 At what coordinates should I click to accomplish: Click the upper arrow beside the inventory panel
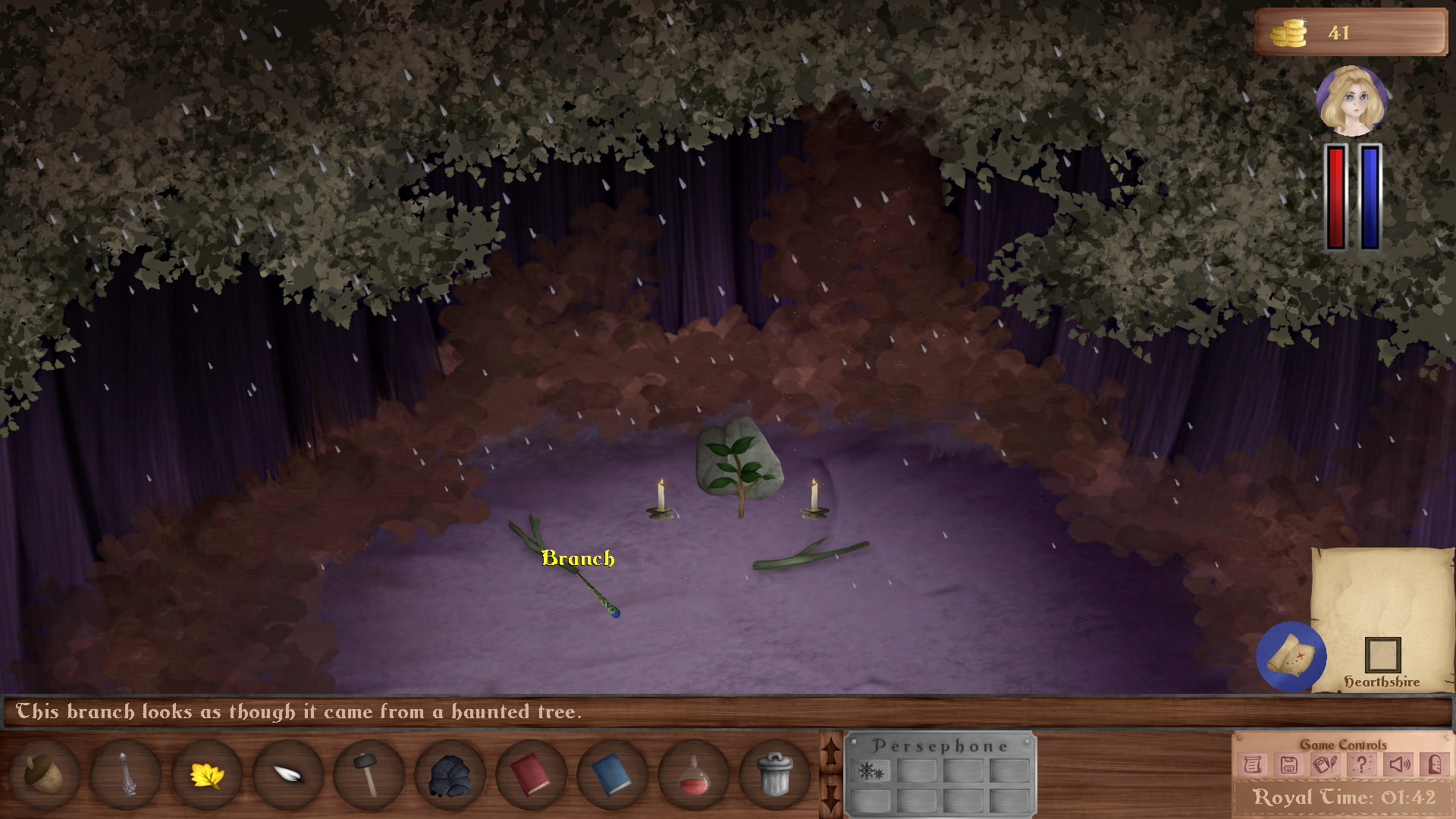(x=831, y=751)
